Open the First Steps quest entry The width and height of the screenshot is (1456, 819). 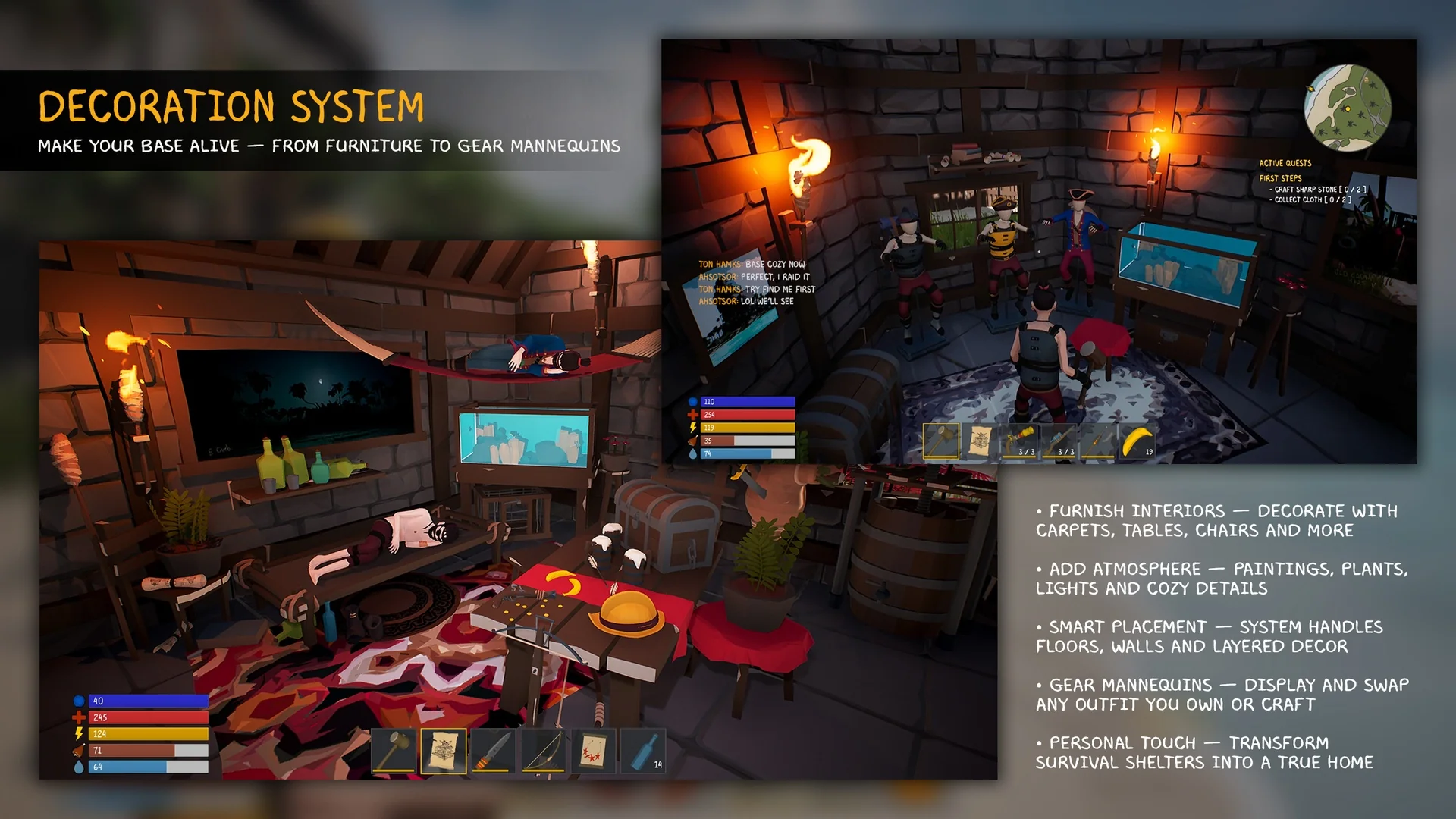[x=1280, y=179]
